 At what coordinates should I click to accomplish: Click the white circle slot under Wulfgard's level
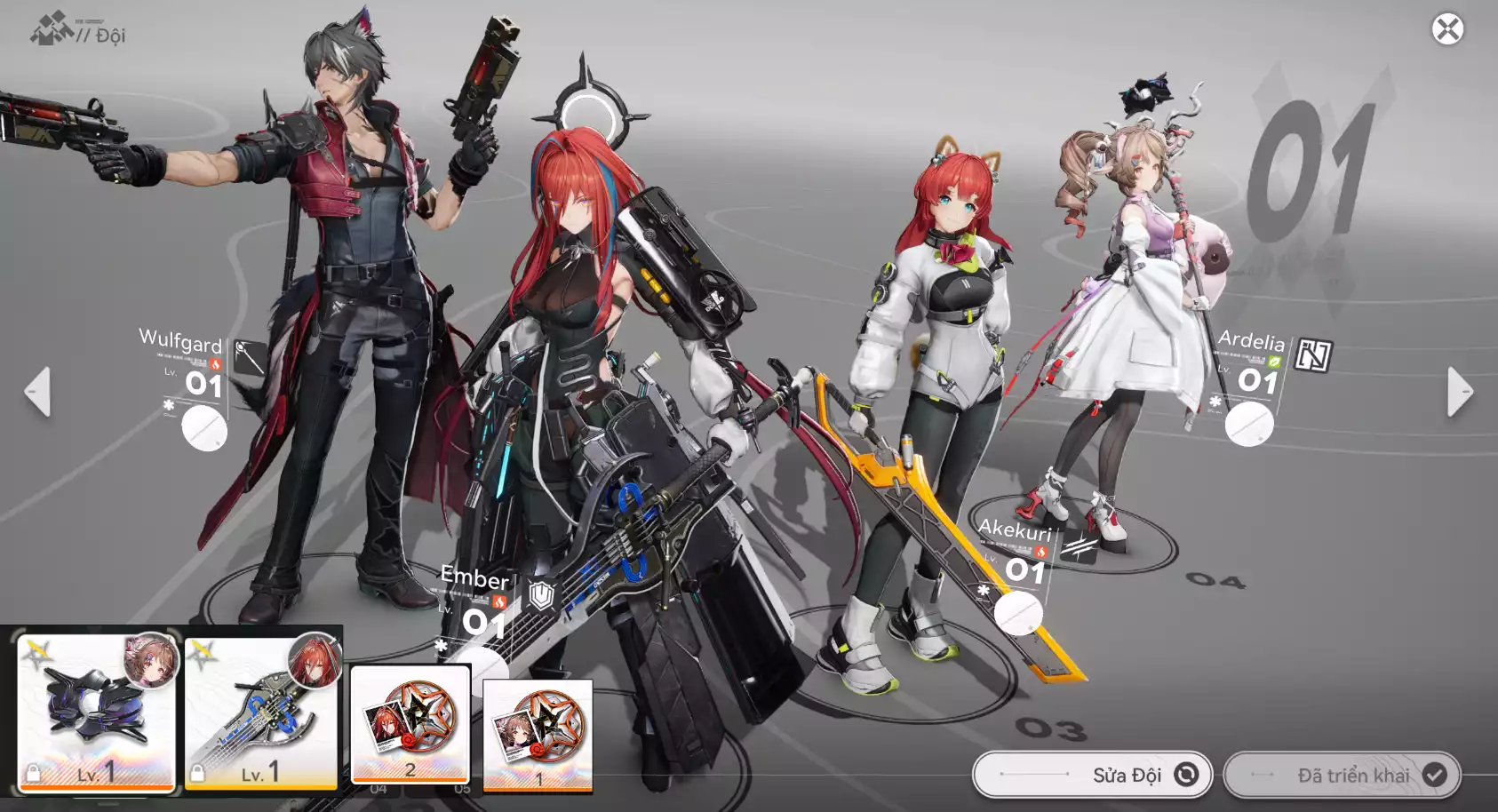[x=204, y=428]
